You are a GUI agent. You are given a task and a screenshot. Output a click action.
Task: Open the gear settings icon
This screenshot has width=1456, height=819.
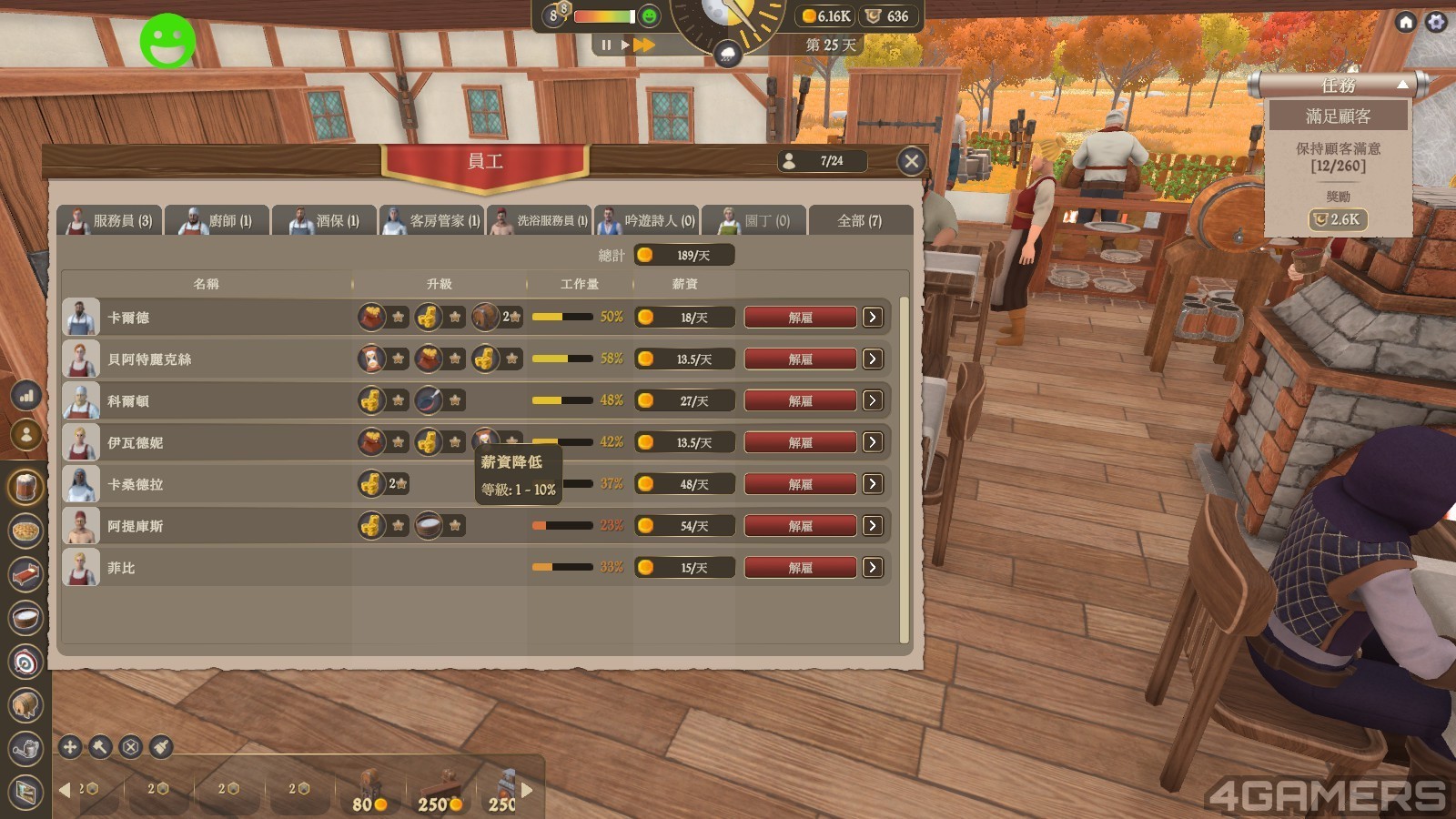[x=1436, y=22]
